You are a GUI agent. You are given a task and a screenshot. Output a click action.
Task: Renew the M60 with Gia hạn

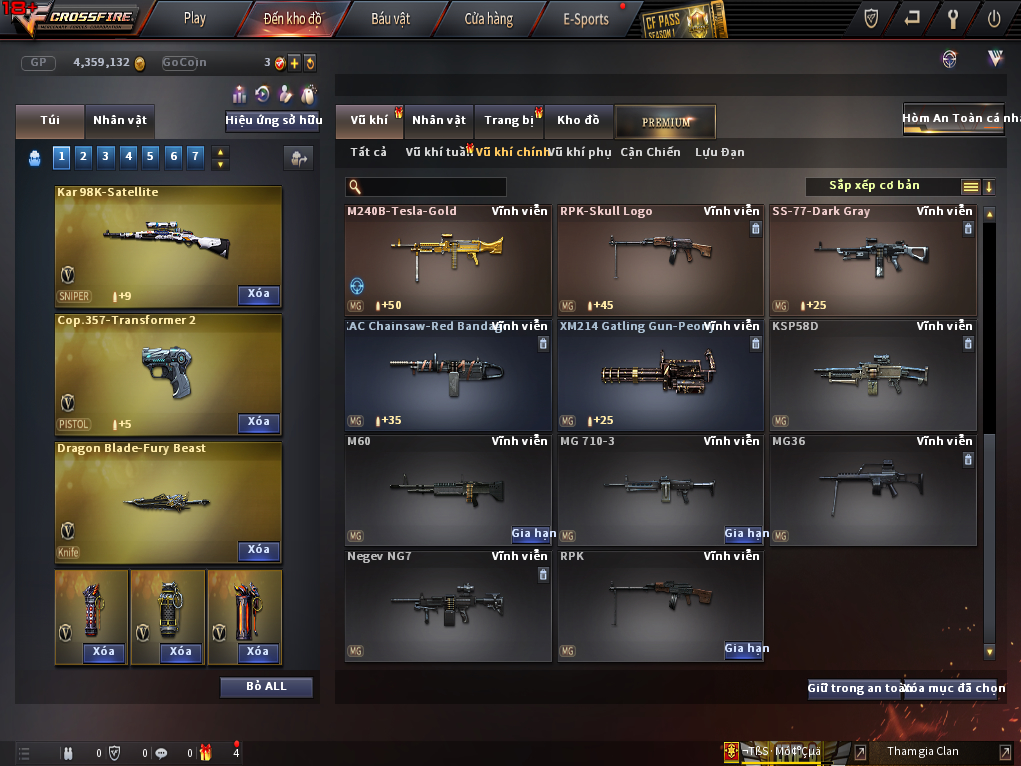click(532, 534)
